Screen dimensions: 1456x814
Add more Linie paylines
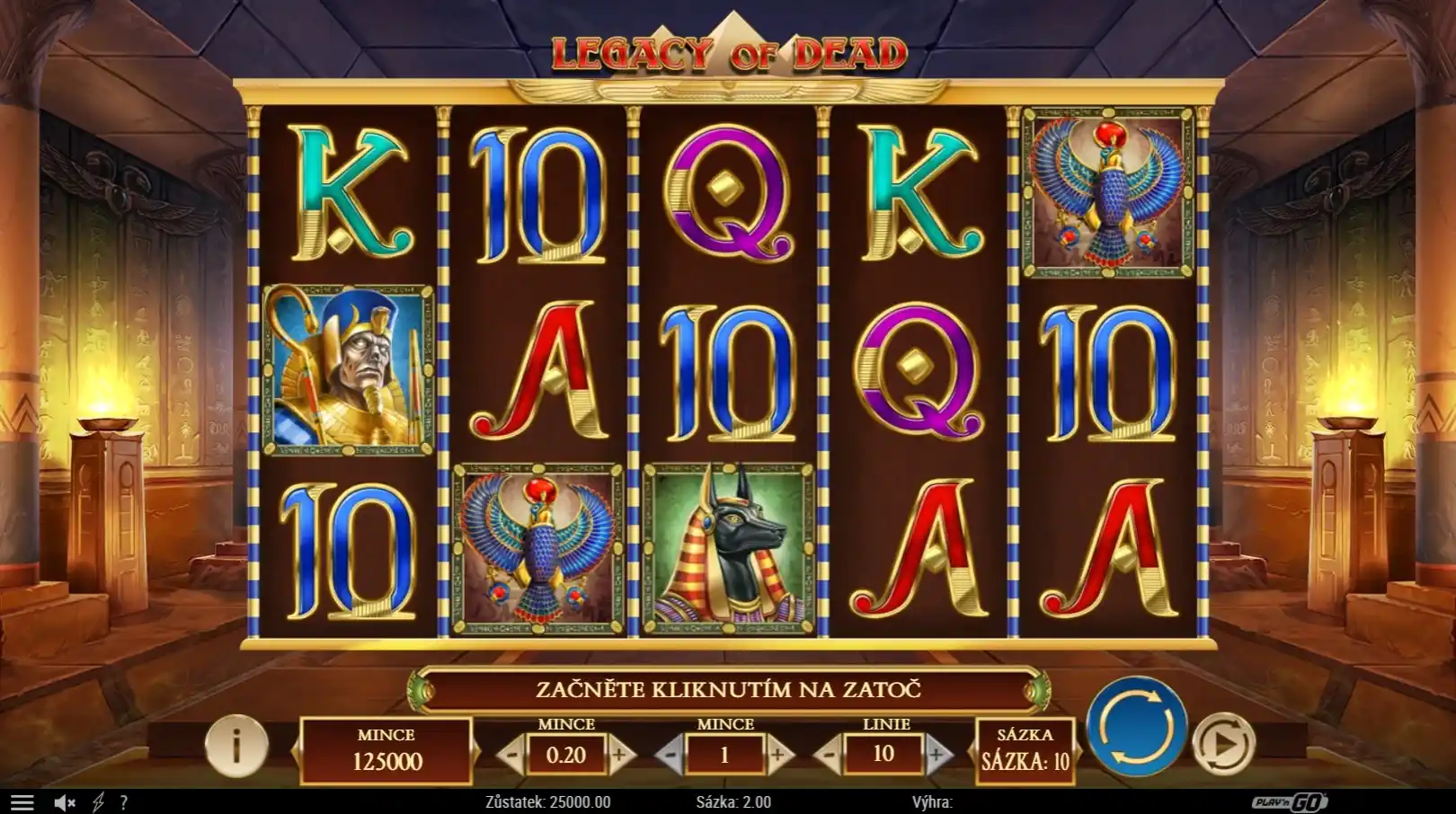[937, 756]
